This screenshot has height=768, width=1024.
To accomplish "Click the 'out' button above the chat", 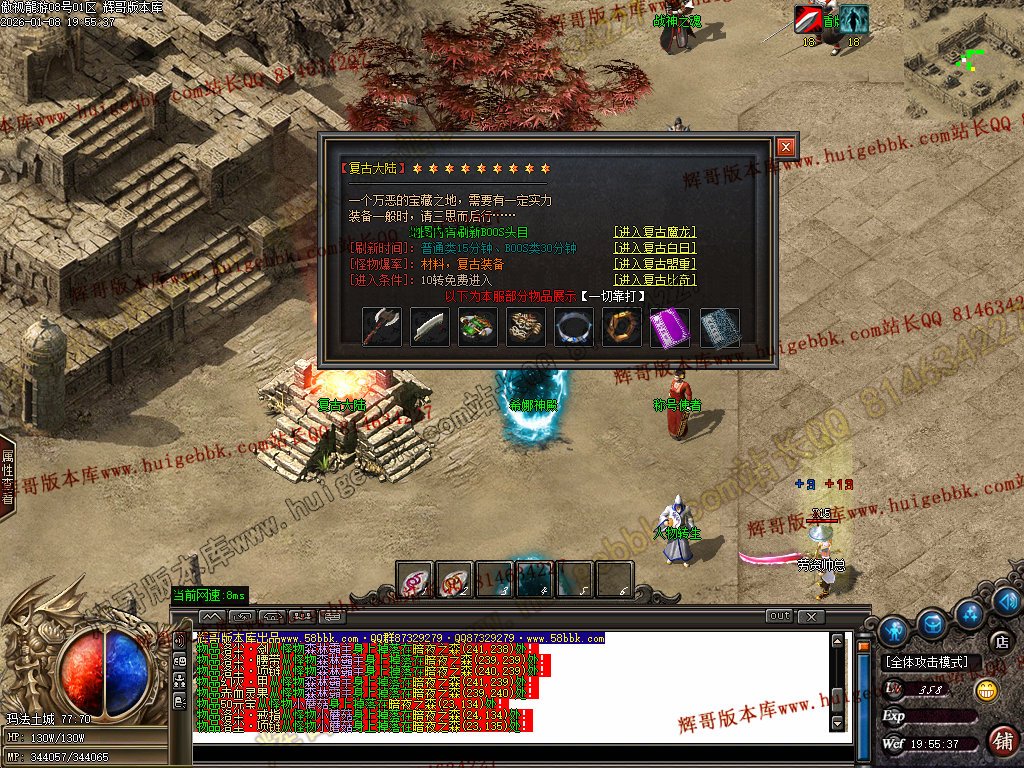I will click(x=780, y=616).
